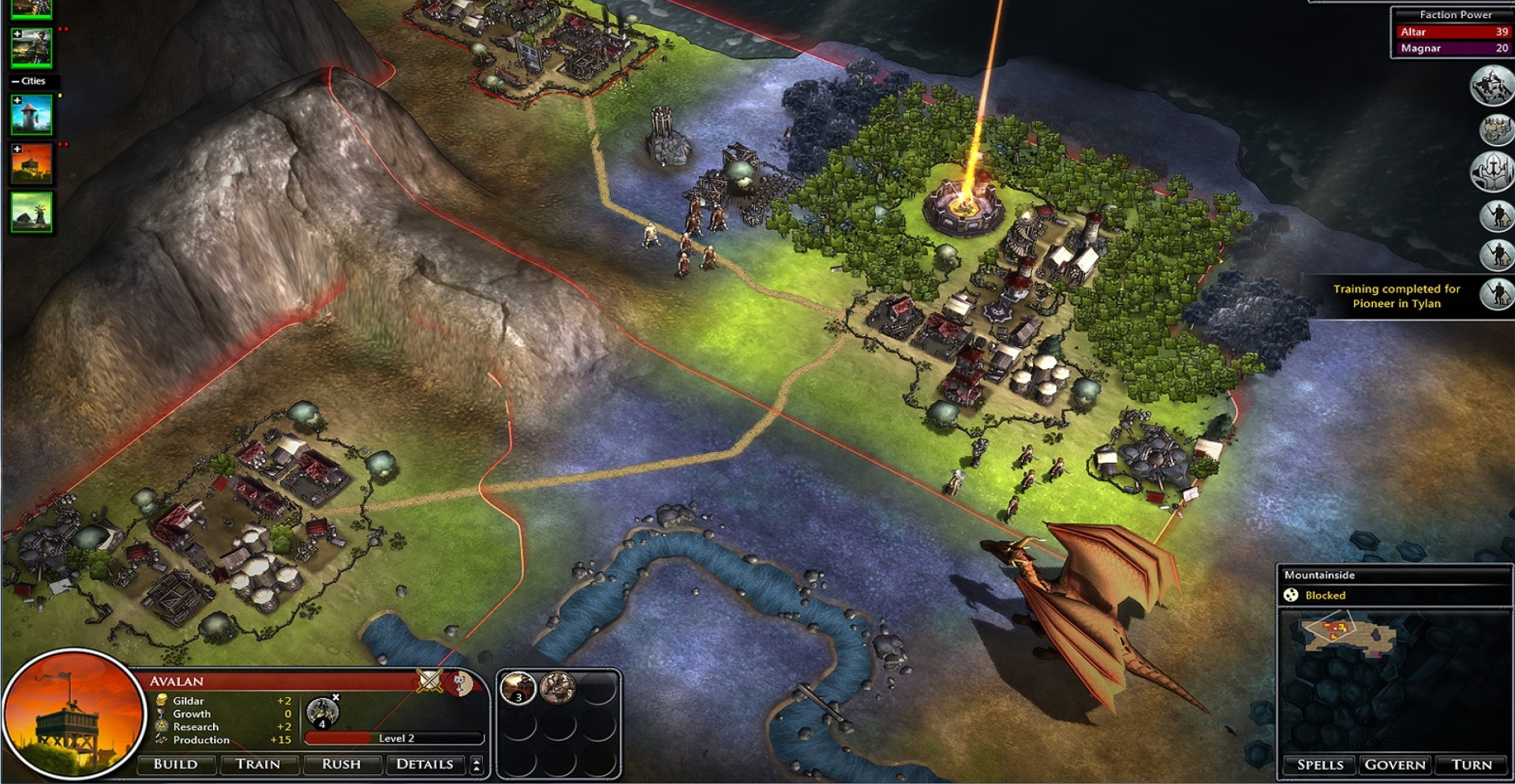Click the Train button
Image resolution: width=1515 pixels, height=784 pixels.
pyautogui.click(x=258, y=764)
